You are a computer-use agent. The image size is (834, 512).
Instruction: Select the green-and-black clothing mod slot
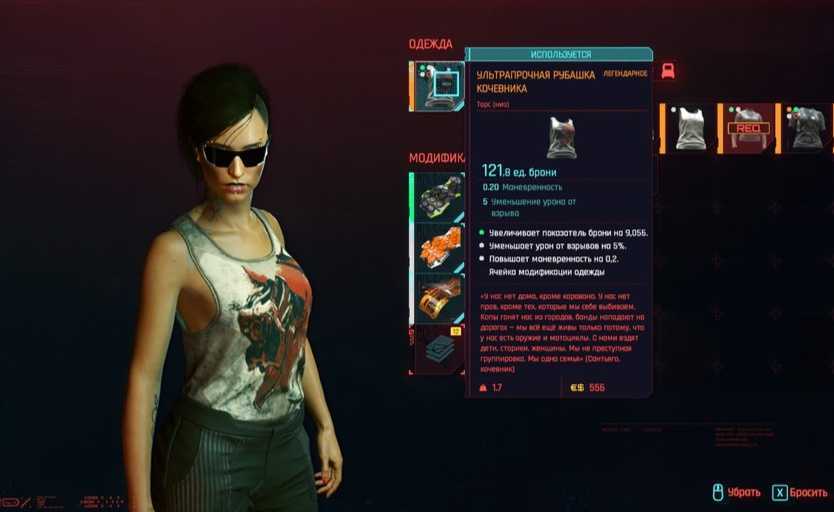tap(439, 196)
